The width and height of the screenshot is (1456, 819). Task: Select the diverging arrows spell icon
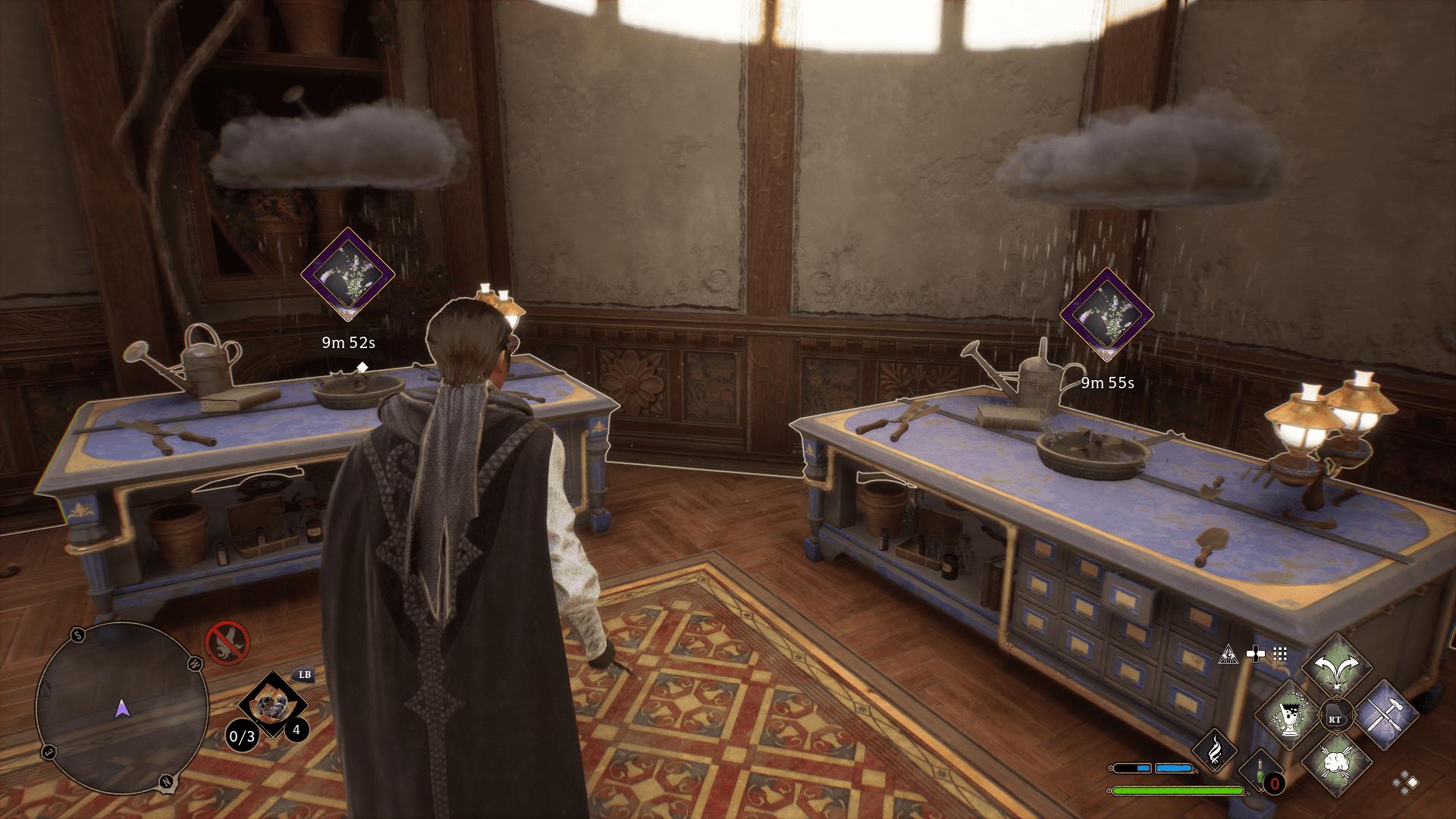tap(1336, 665)
